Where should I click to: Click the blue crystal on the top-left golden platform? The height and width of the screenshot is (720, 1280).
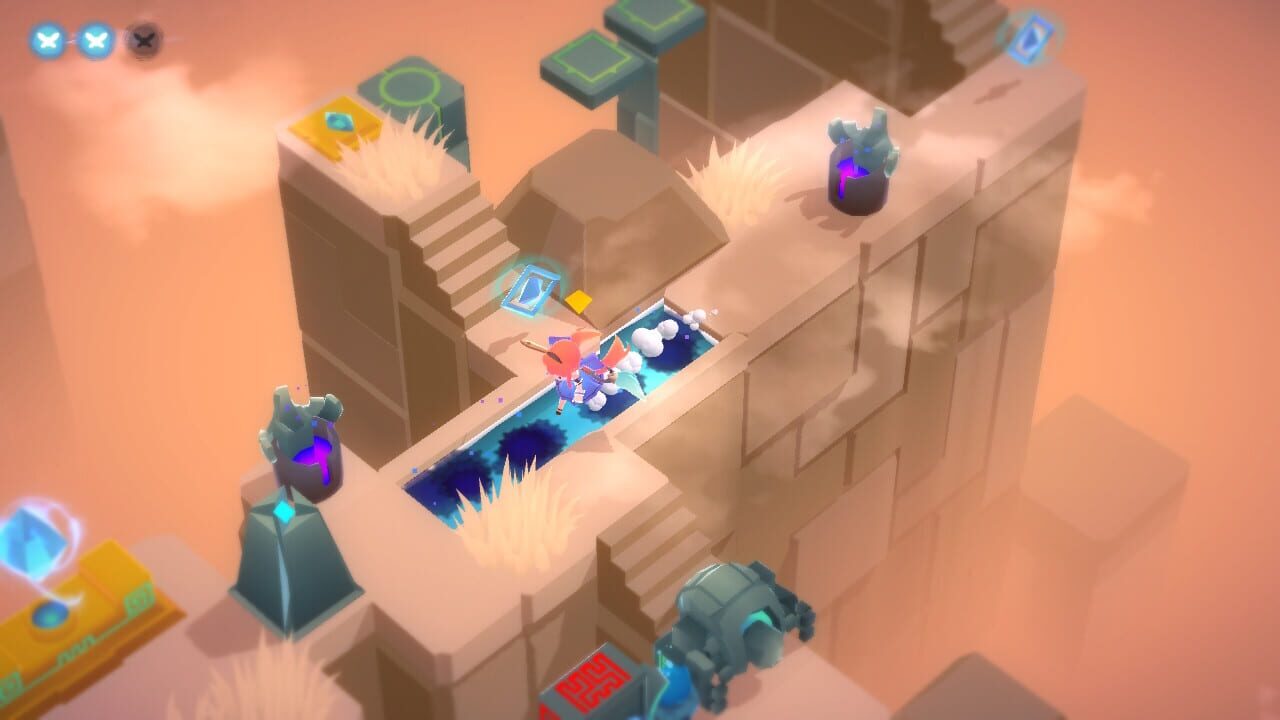pos(339,122)
